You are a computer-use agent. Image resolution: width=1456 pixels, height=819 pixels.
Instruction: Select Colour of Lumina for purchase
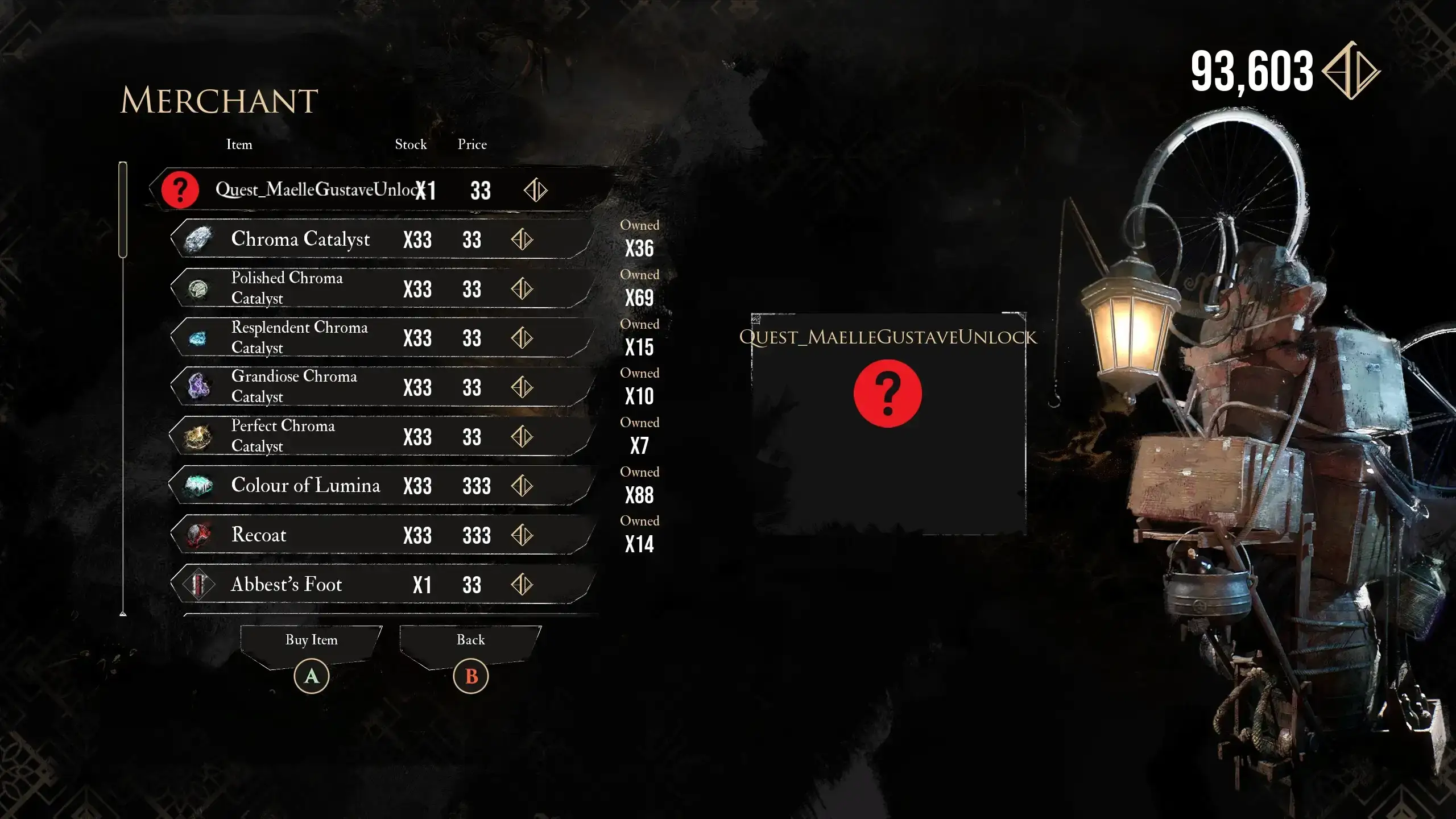(x=381, y=486)
